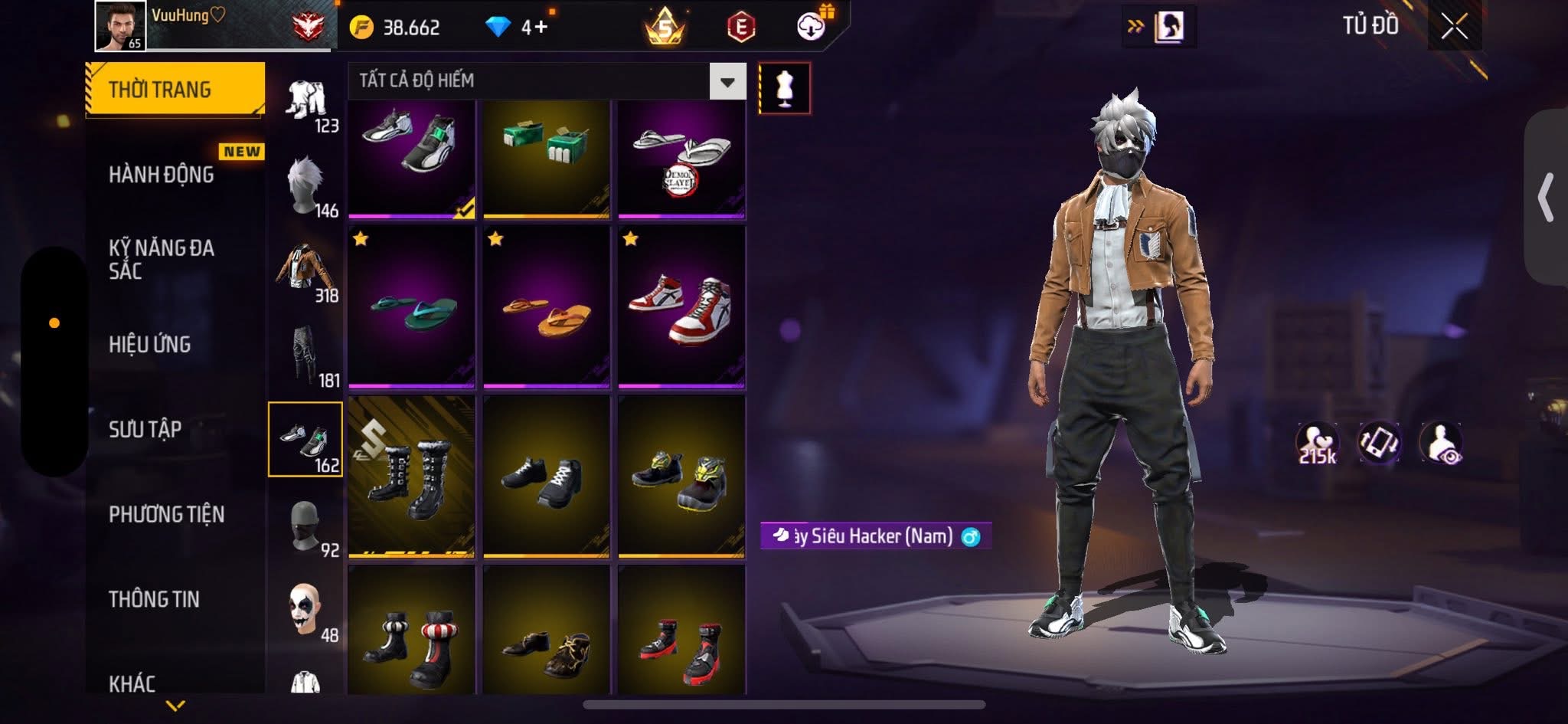Open the Phương Tiện tab

coord(167,514)
